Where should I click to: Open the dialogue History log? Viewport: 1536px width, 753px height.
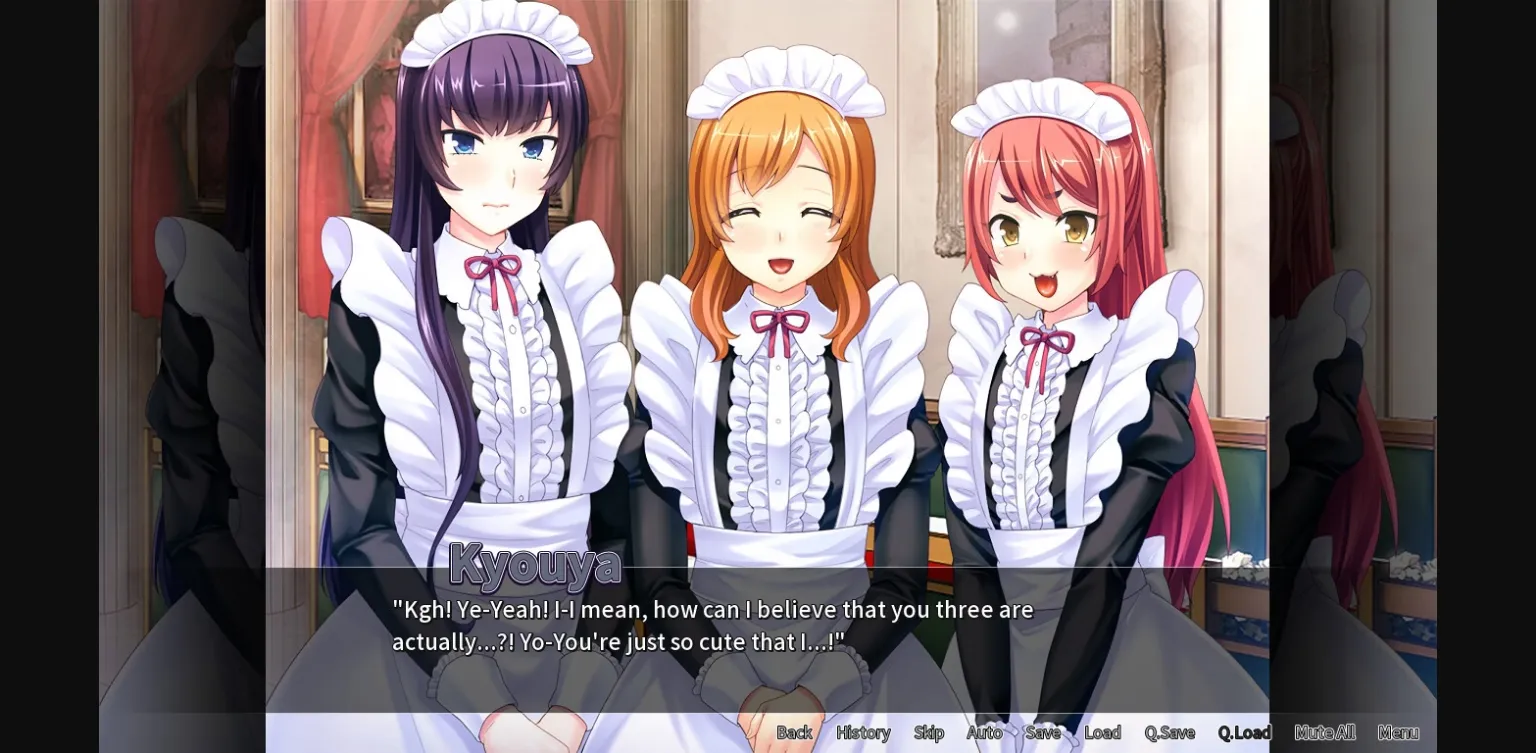(x=862, y=732)
